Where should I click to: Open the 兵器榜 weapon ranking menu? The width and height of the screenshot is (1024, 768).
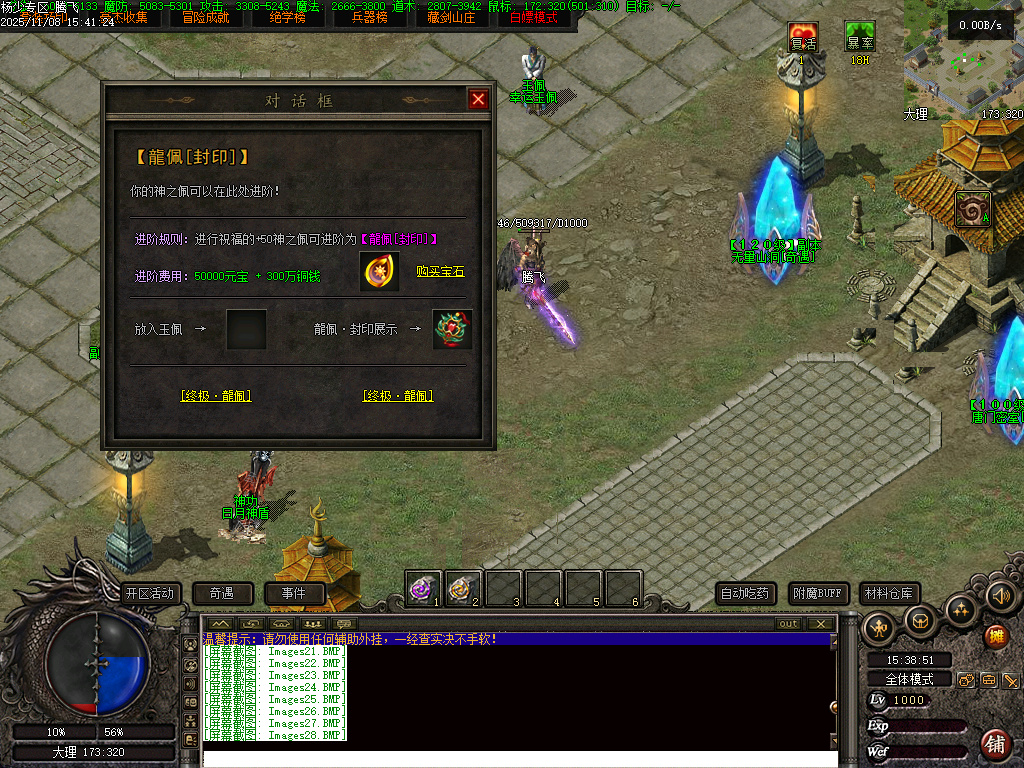tap(370, 17)
